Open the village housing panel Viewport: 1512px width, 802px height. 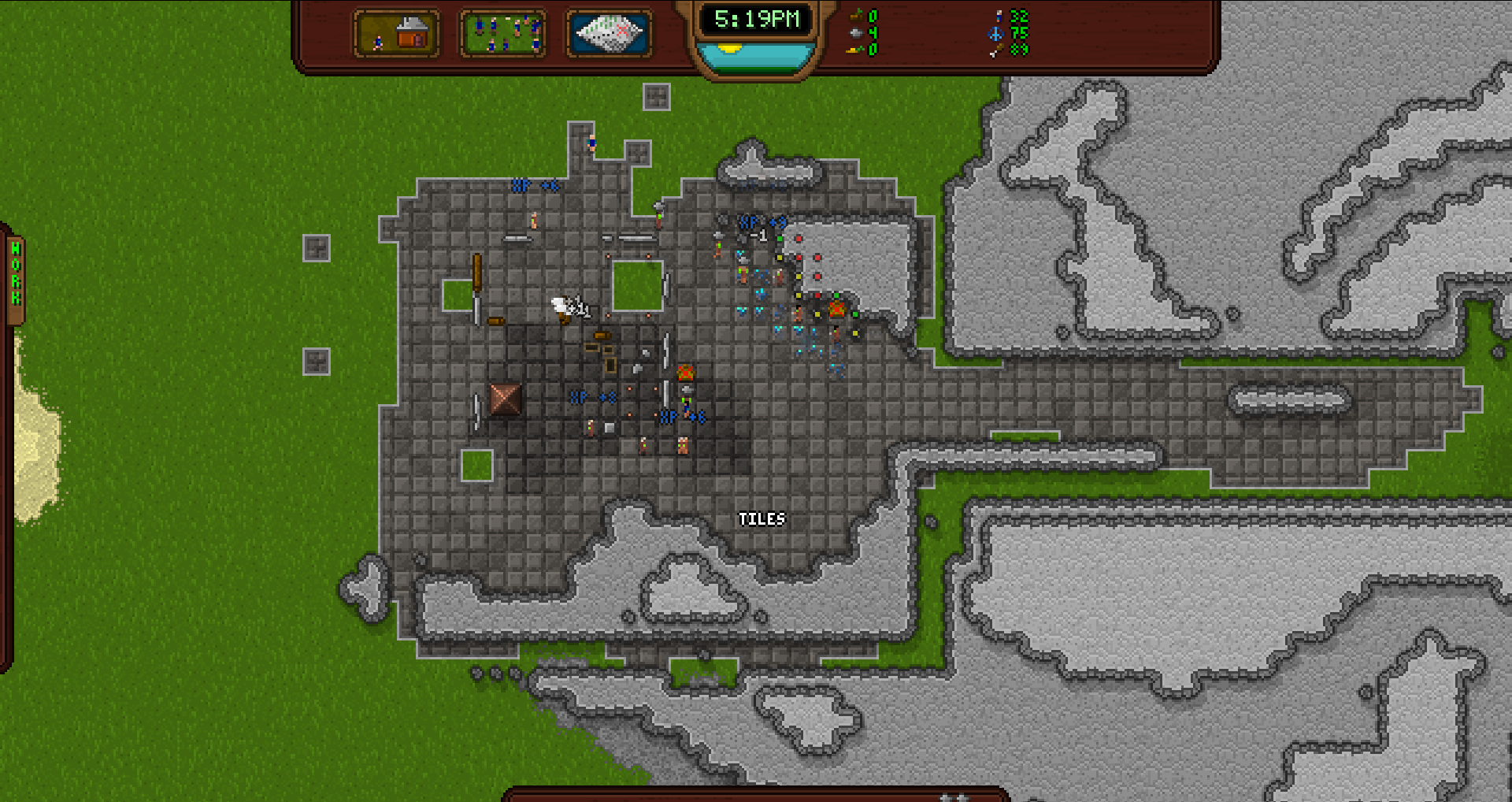coord(398,33)
